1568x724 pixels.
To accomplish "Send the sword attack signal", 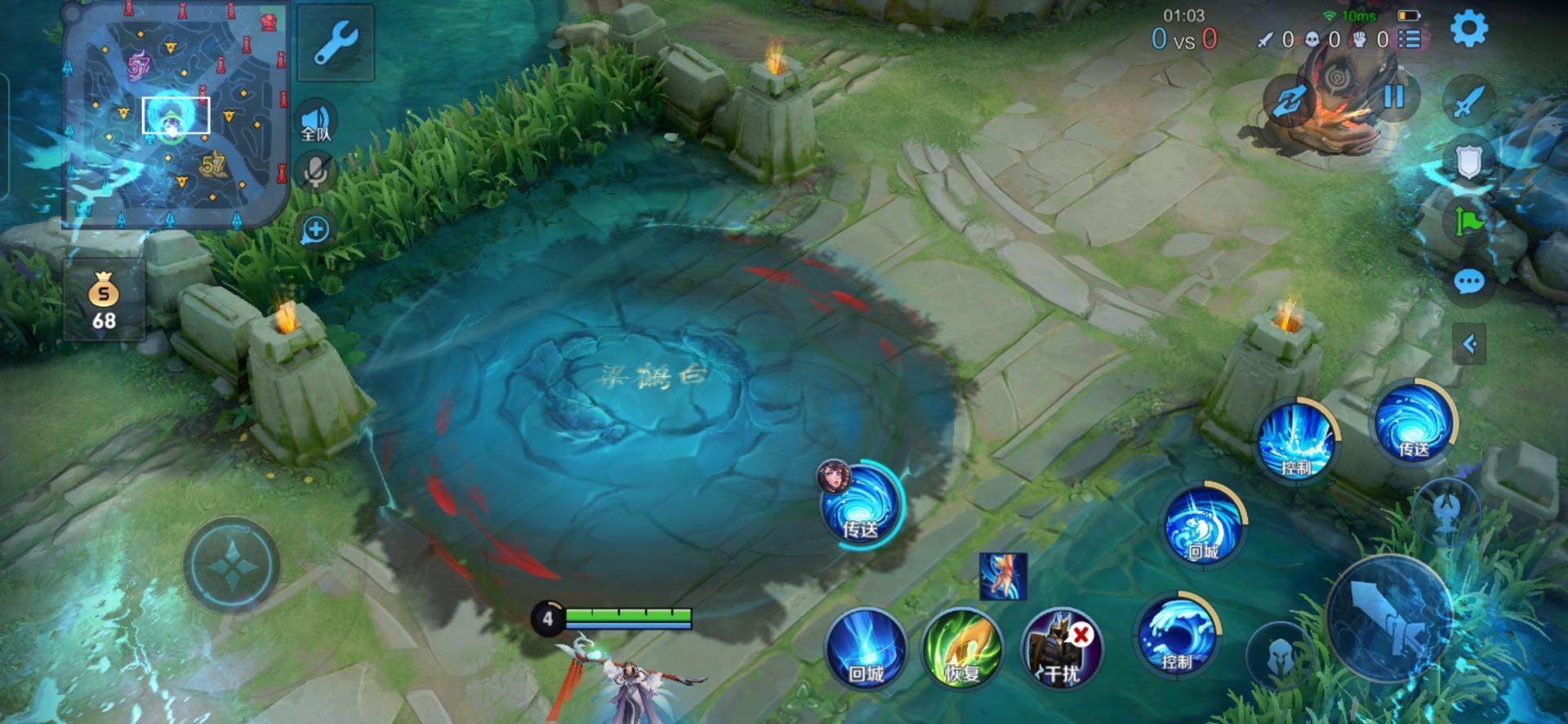I will point(1468,101).
